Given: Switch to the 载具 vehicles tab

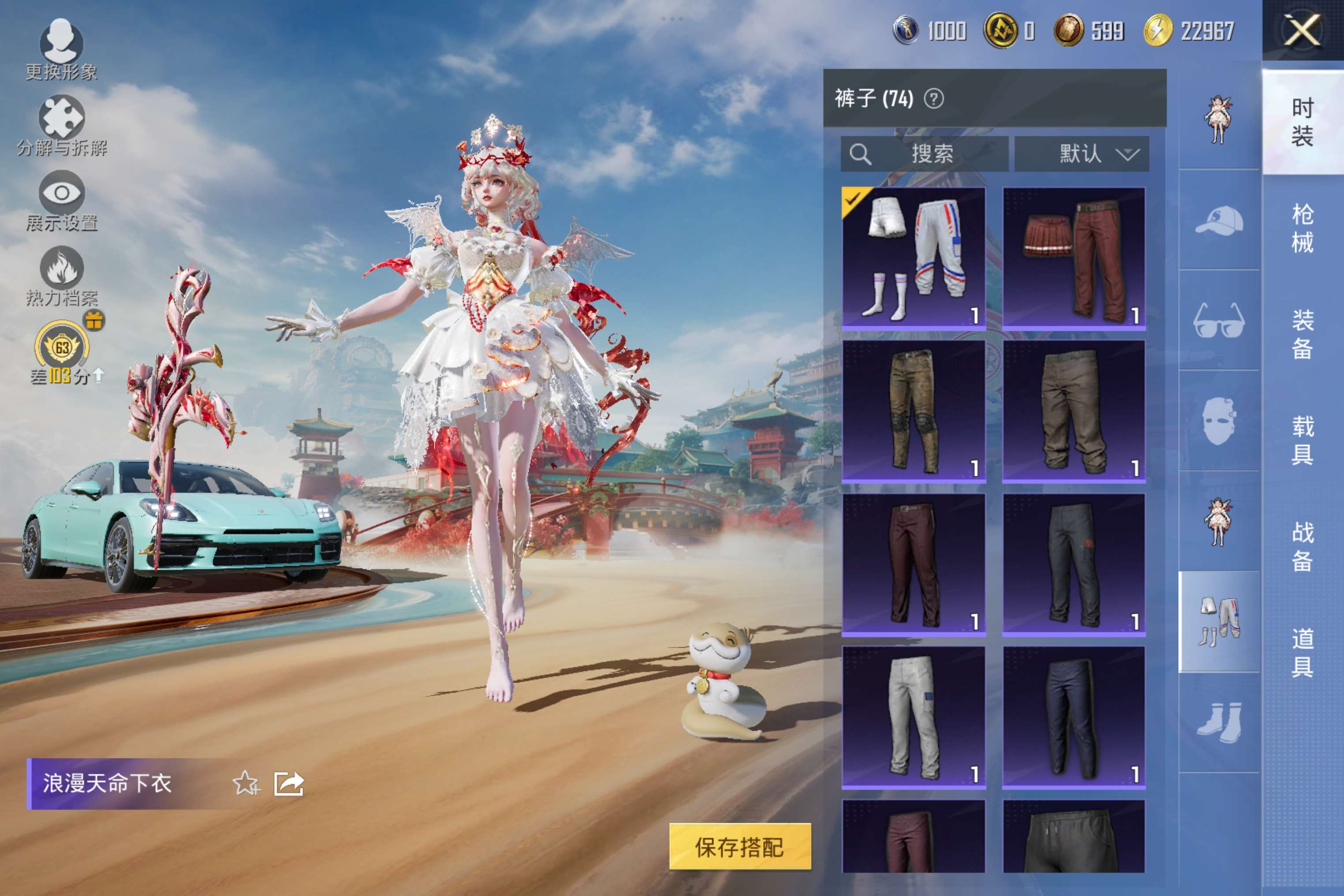Looking at the screenshot, I should tap(1302, 440).
